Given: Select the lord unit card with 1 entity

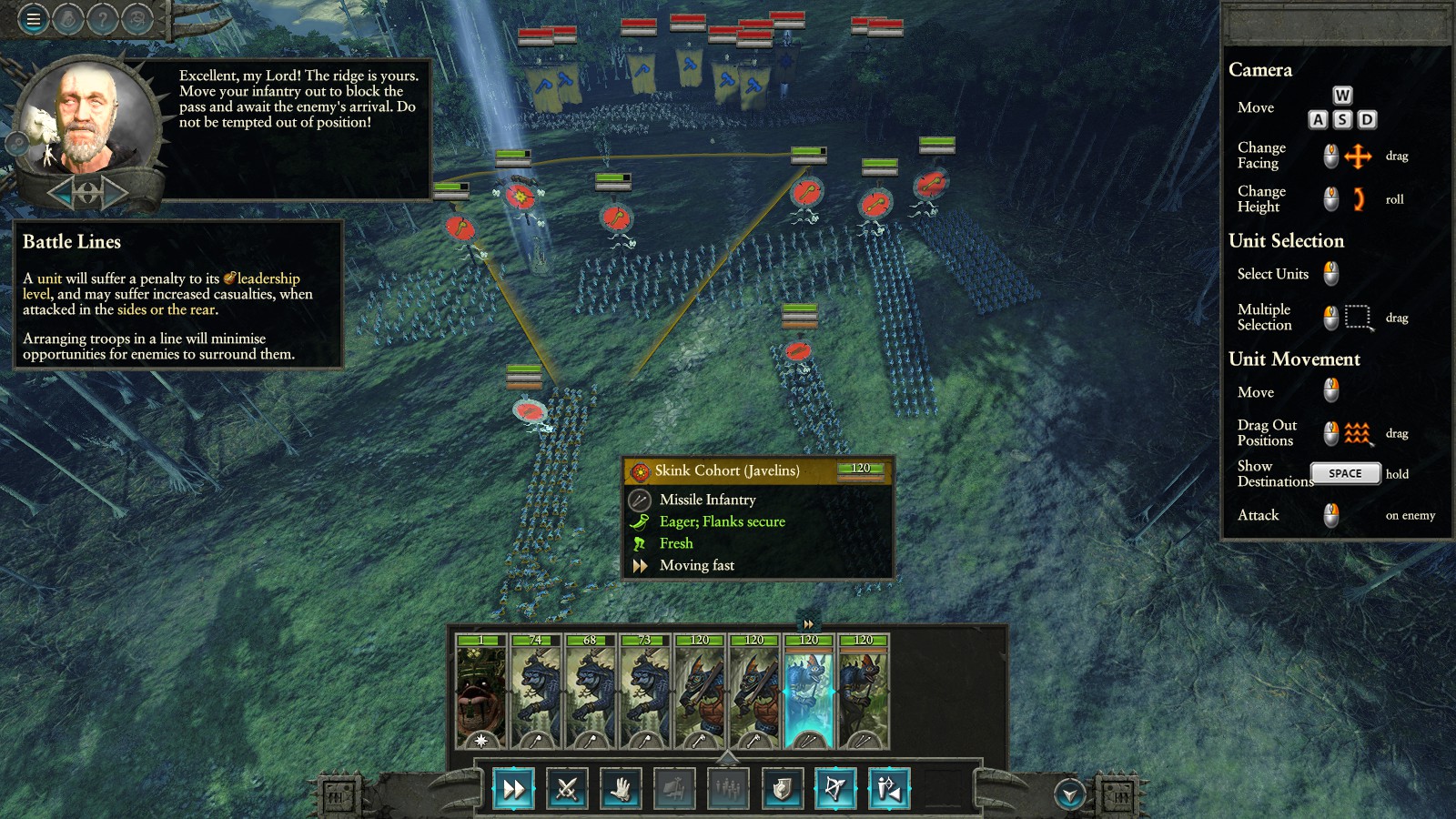Looking at the screenshot, I should [x=480, y=692].
